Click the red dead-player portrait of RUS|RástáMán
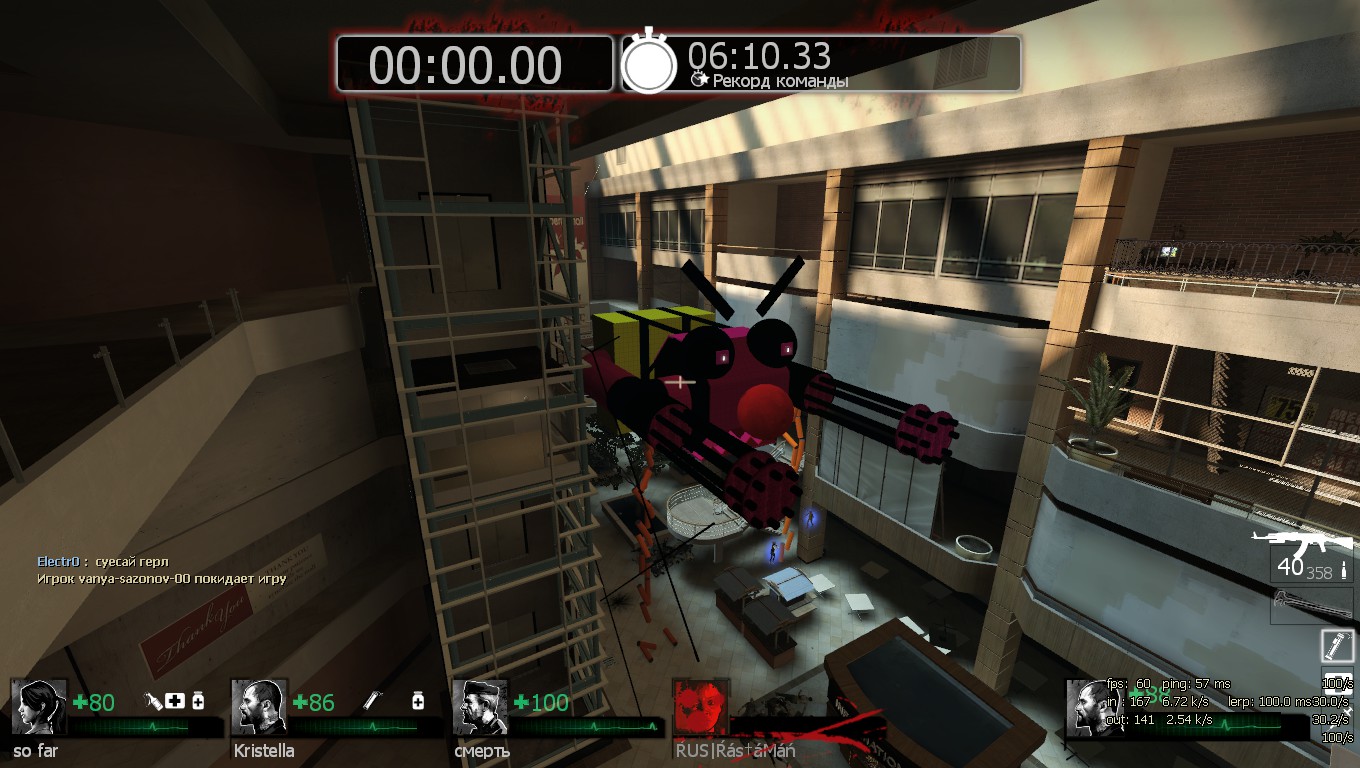 (x=700, y=707)
